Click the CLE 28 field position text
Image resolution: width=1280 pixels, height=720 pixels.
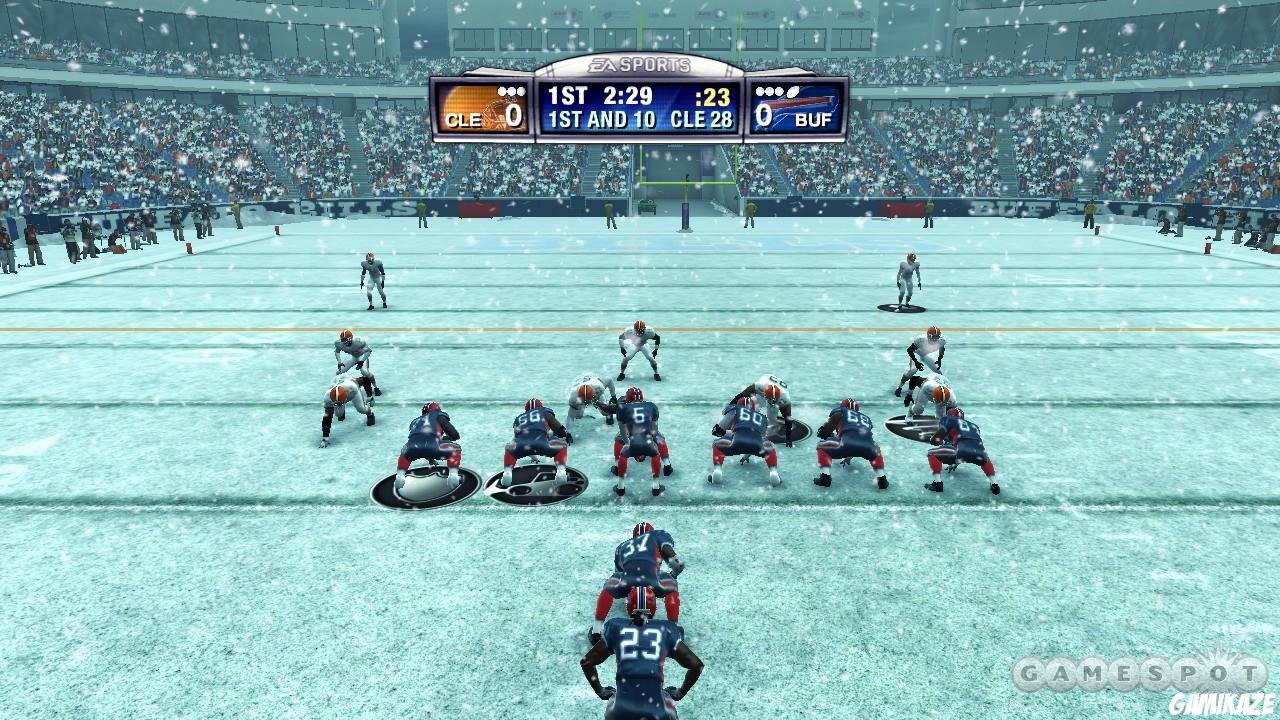(704, 119)
